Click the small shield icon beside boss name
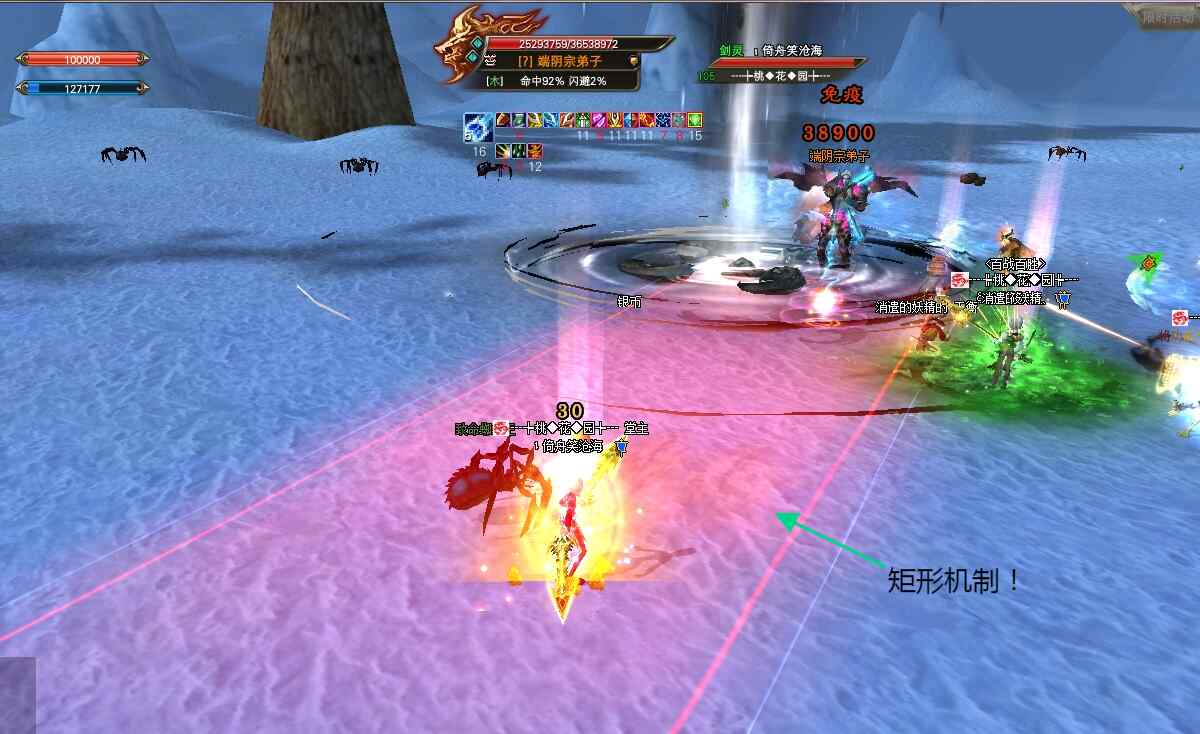This screenshot has width=1200, height=734. click(634, 61)
